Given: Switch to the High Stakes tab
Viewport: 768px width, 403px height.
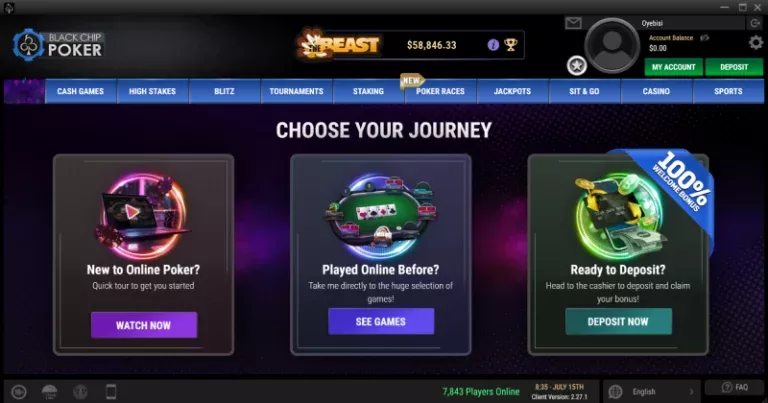Looking at the screenshot, I should (x=152, y=91).
